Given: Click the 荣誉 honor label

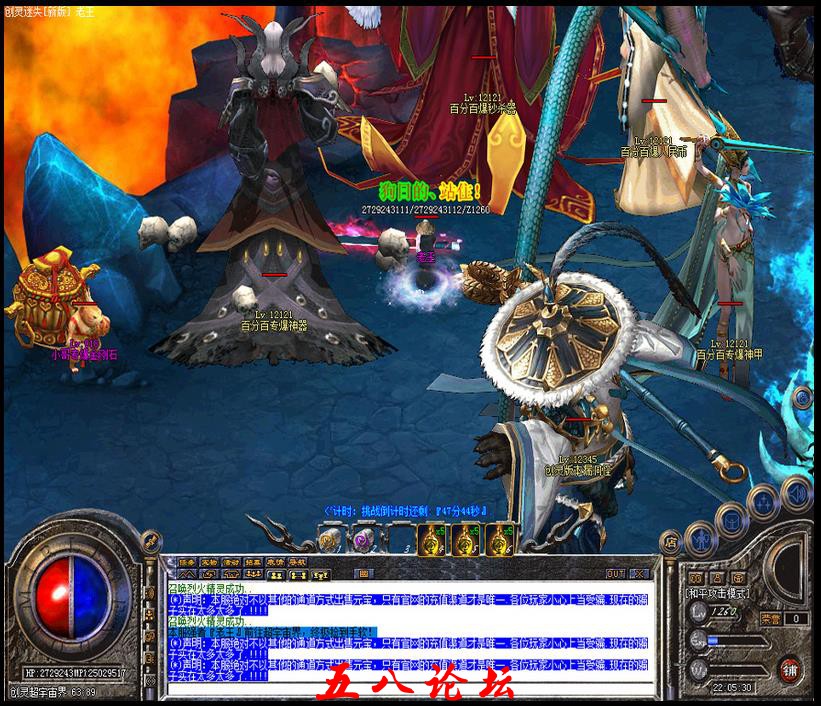Looking at the screenshot, I should coord(771,619).
